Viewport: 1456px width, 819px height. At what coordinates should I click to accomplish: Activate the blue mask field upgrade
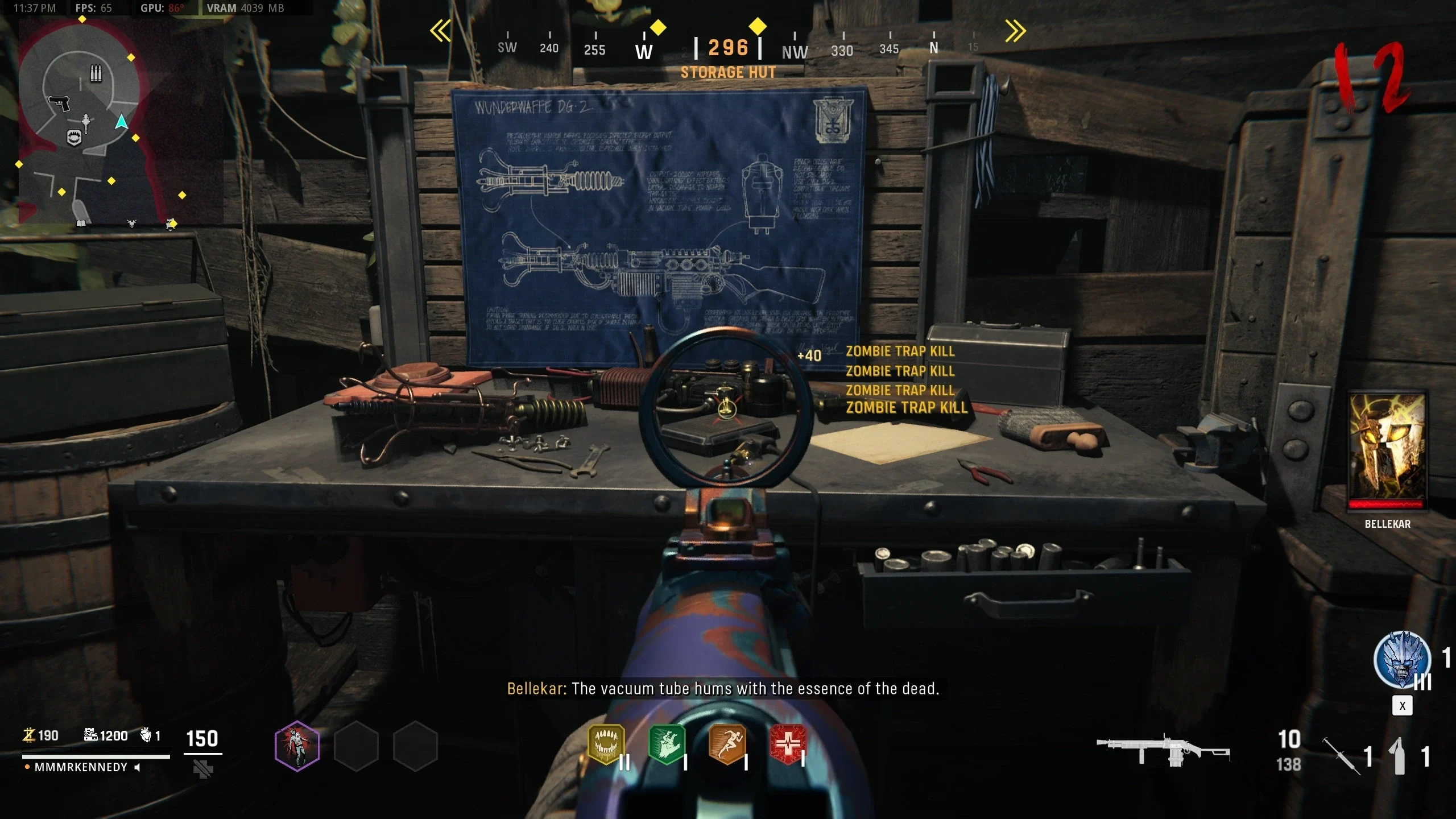(1402, 660)
